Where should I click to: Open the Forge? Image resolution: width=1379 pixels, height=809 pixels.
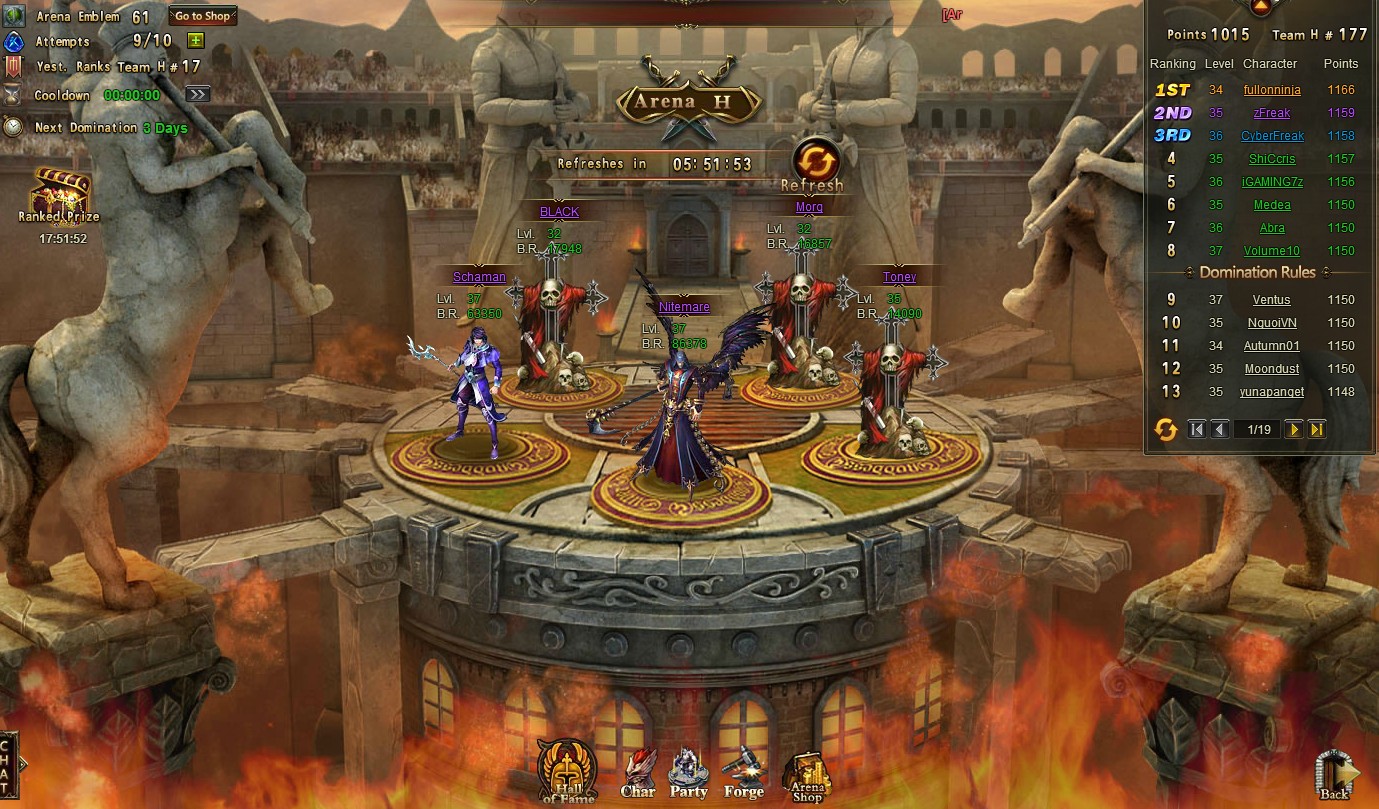(743, 775)
